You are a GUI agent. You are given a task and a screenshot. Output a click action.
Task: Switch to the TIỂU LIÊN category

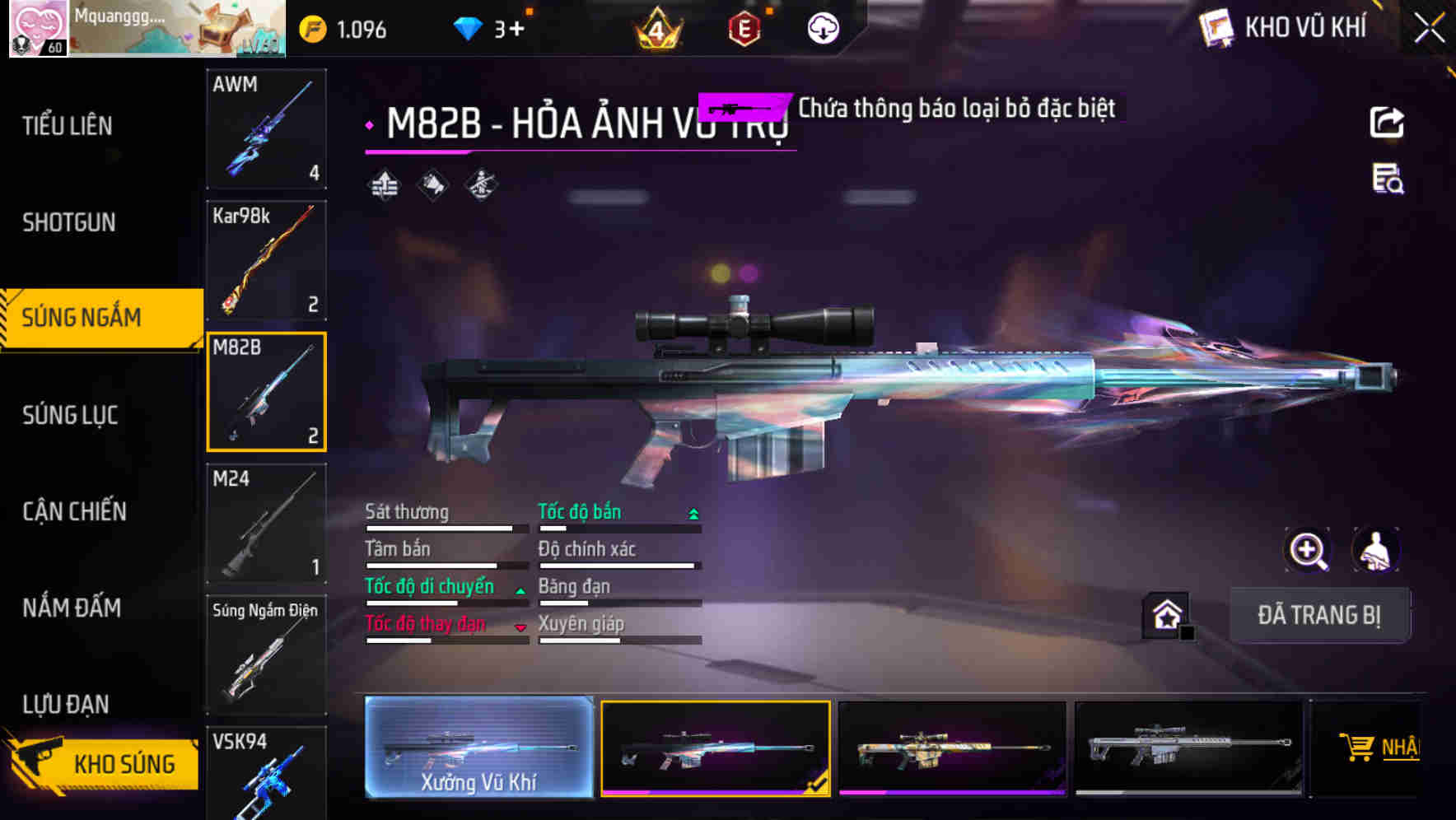[68, 125]
